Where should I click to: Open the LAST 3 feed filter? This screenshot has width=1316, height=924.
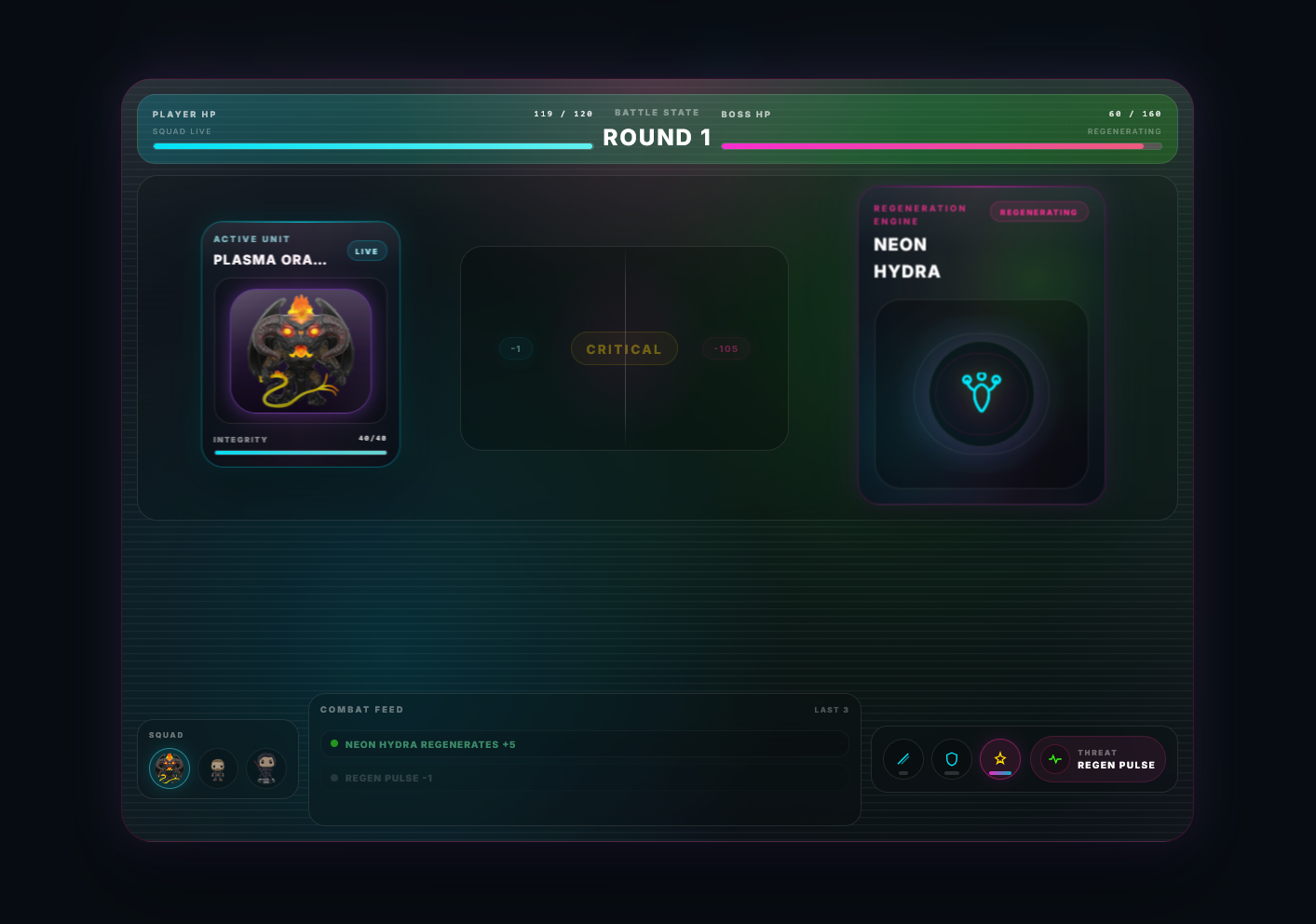click(x=831, y=709)
